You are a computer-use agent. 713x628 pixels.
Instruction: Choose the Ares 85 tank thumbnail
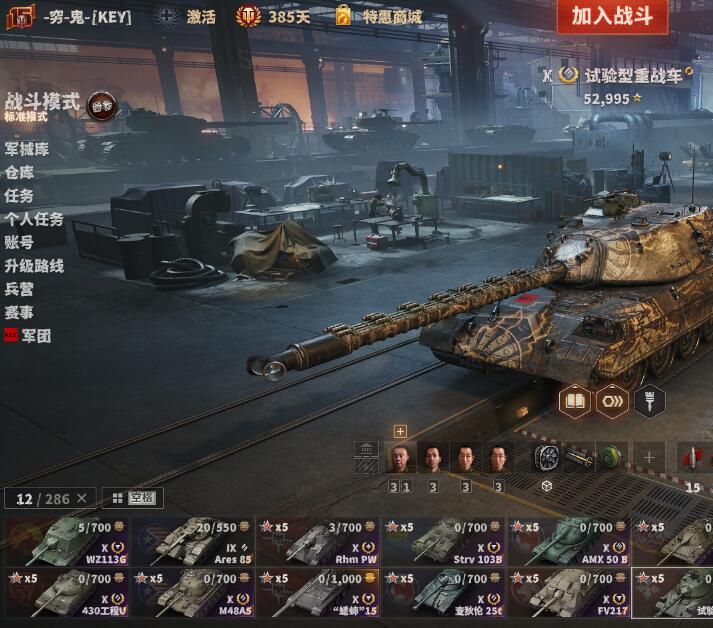tap(192, 541)
